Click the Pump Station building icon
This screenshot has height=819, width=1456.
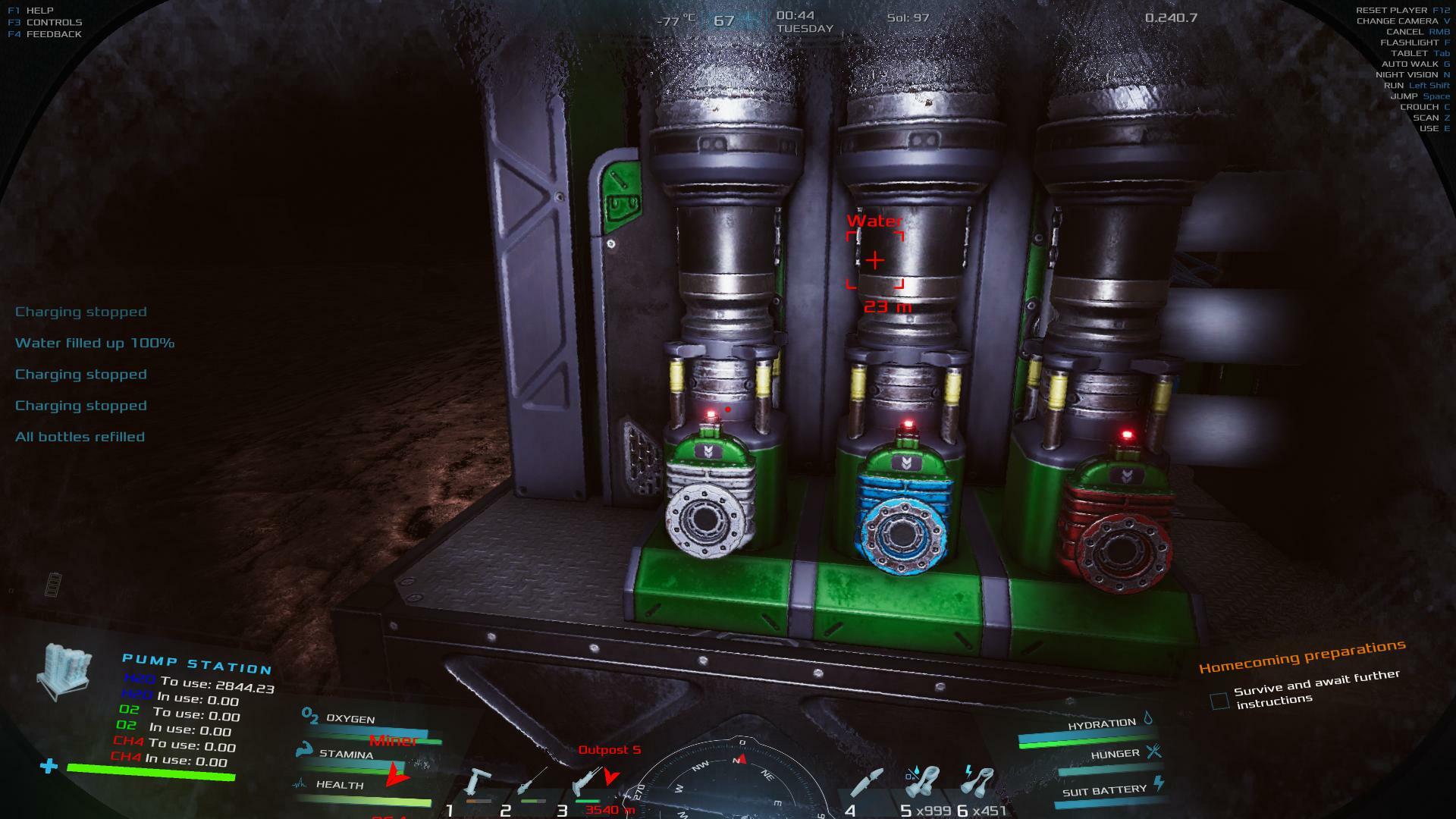click(x=66, y=671)
